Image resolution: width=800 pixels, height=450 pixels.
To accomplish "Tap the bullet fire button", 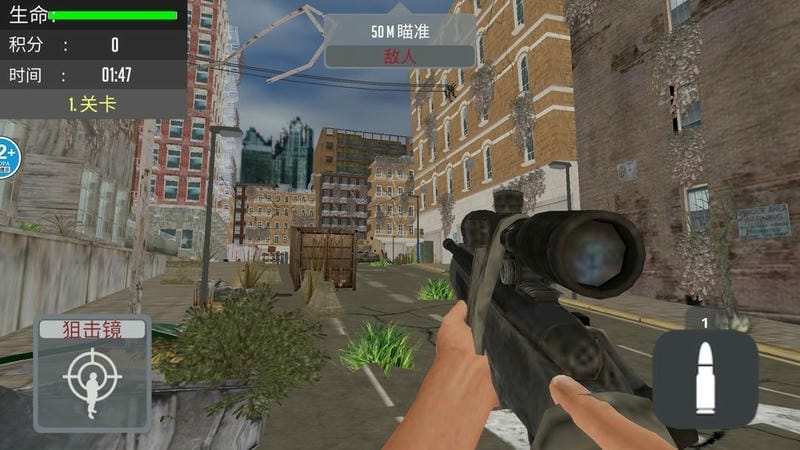I will [704, 377].
